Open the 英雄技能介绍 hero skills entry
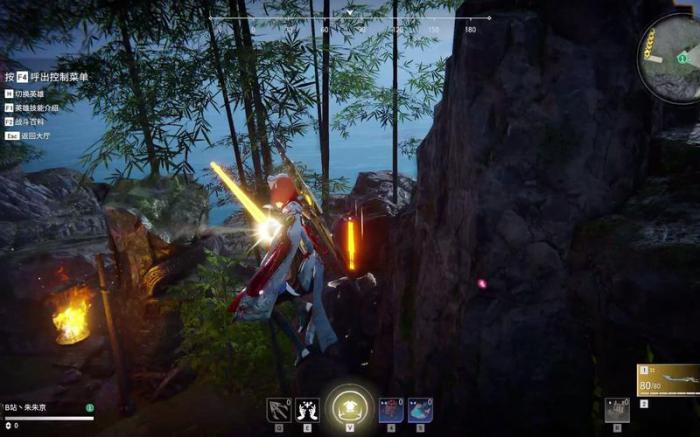 point(37,107)
